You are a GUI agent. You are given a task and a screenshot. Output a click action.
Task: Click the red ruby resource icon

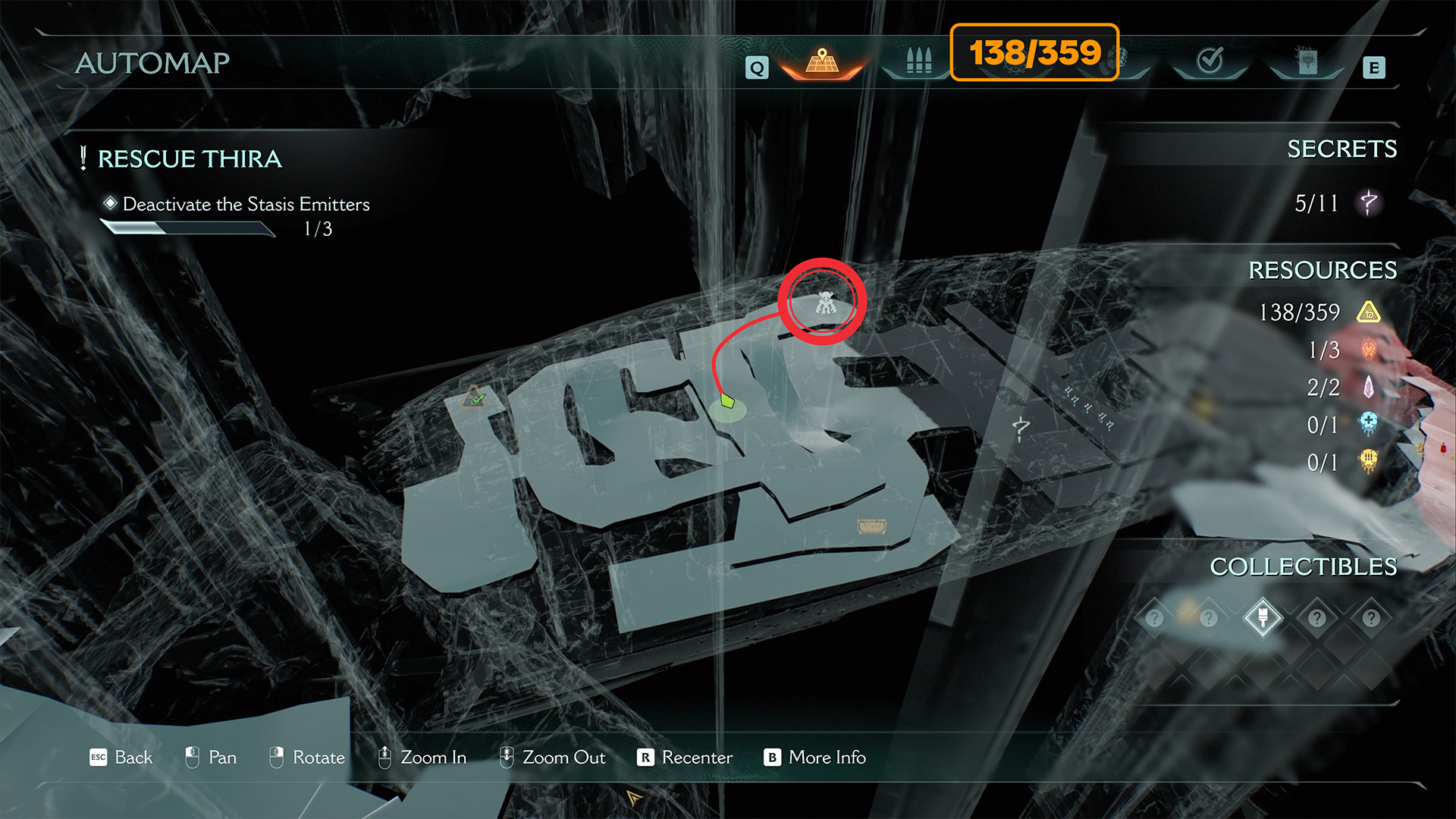(x=1369, y=350)
